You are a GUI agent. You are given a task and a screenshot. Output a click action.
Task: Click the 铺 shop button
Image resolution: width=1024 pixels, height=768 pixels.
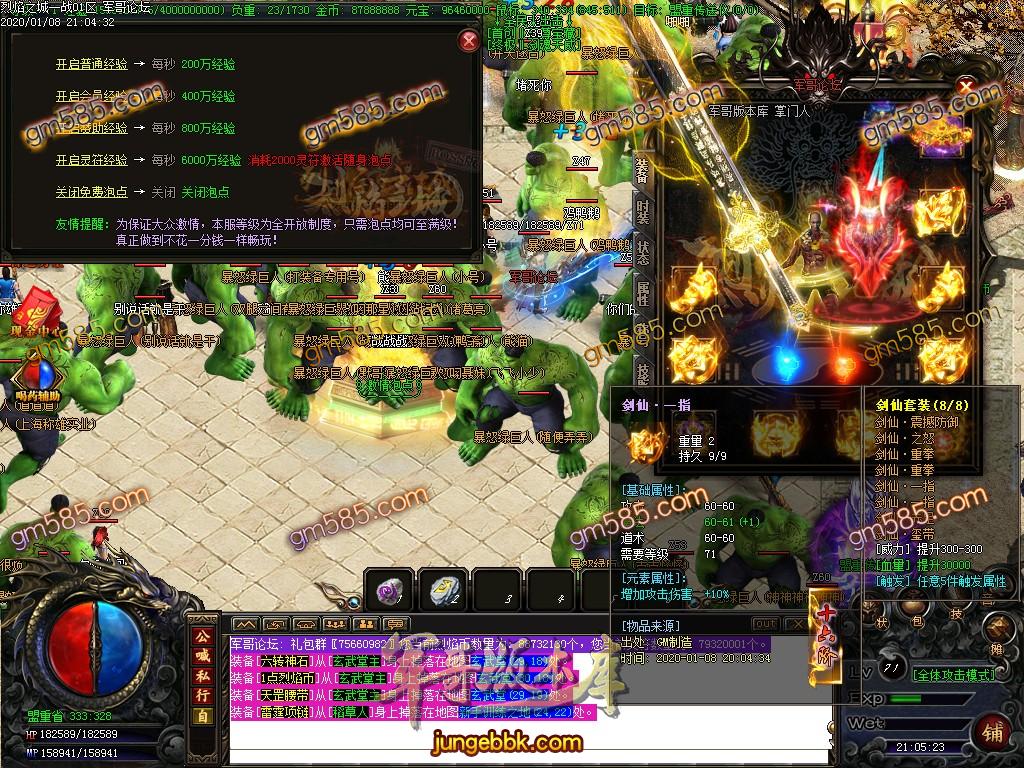pos(992,731)
